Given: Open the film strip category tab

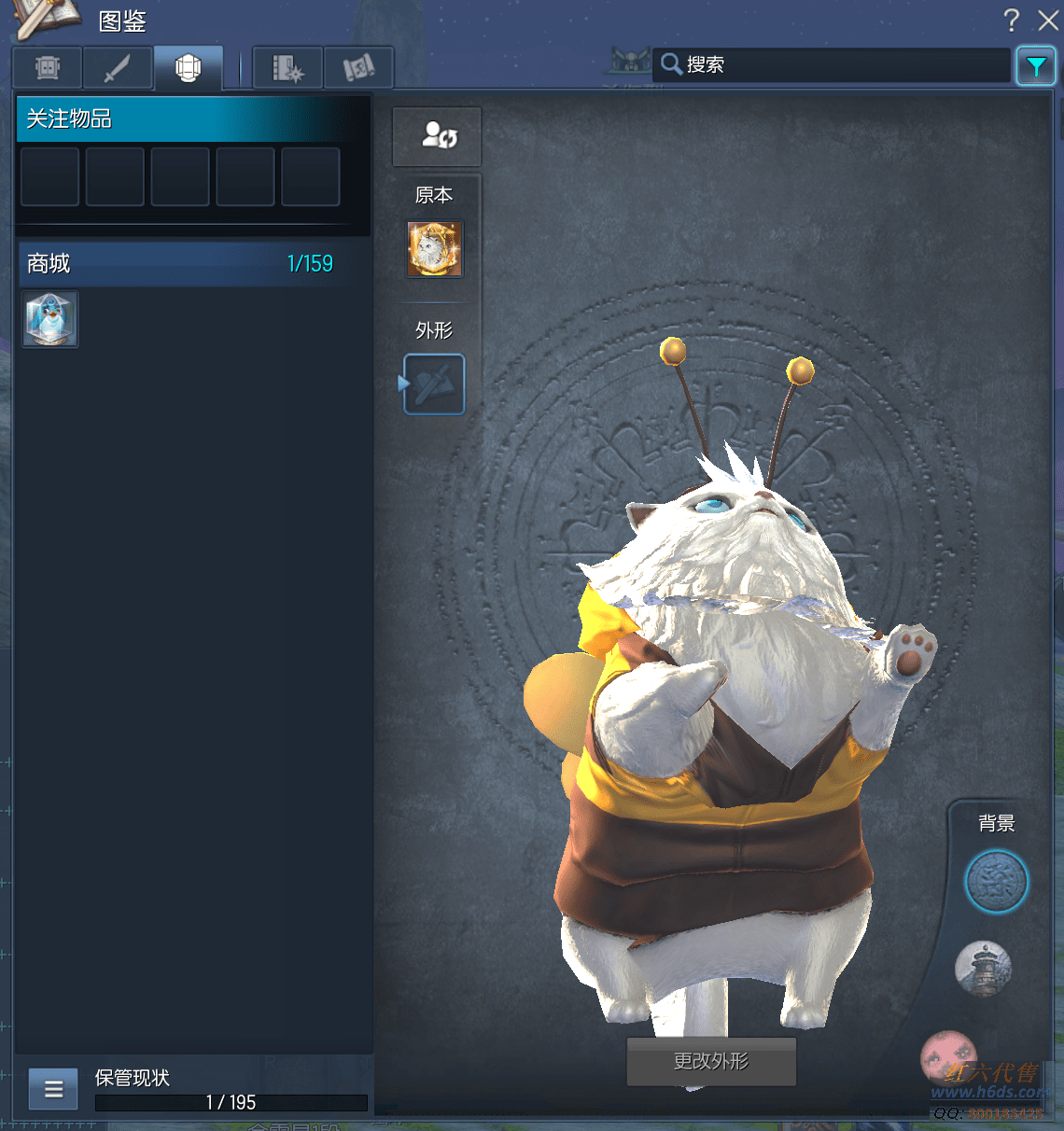Looking at the screenshot, I should [x=287, y=68].
